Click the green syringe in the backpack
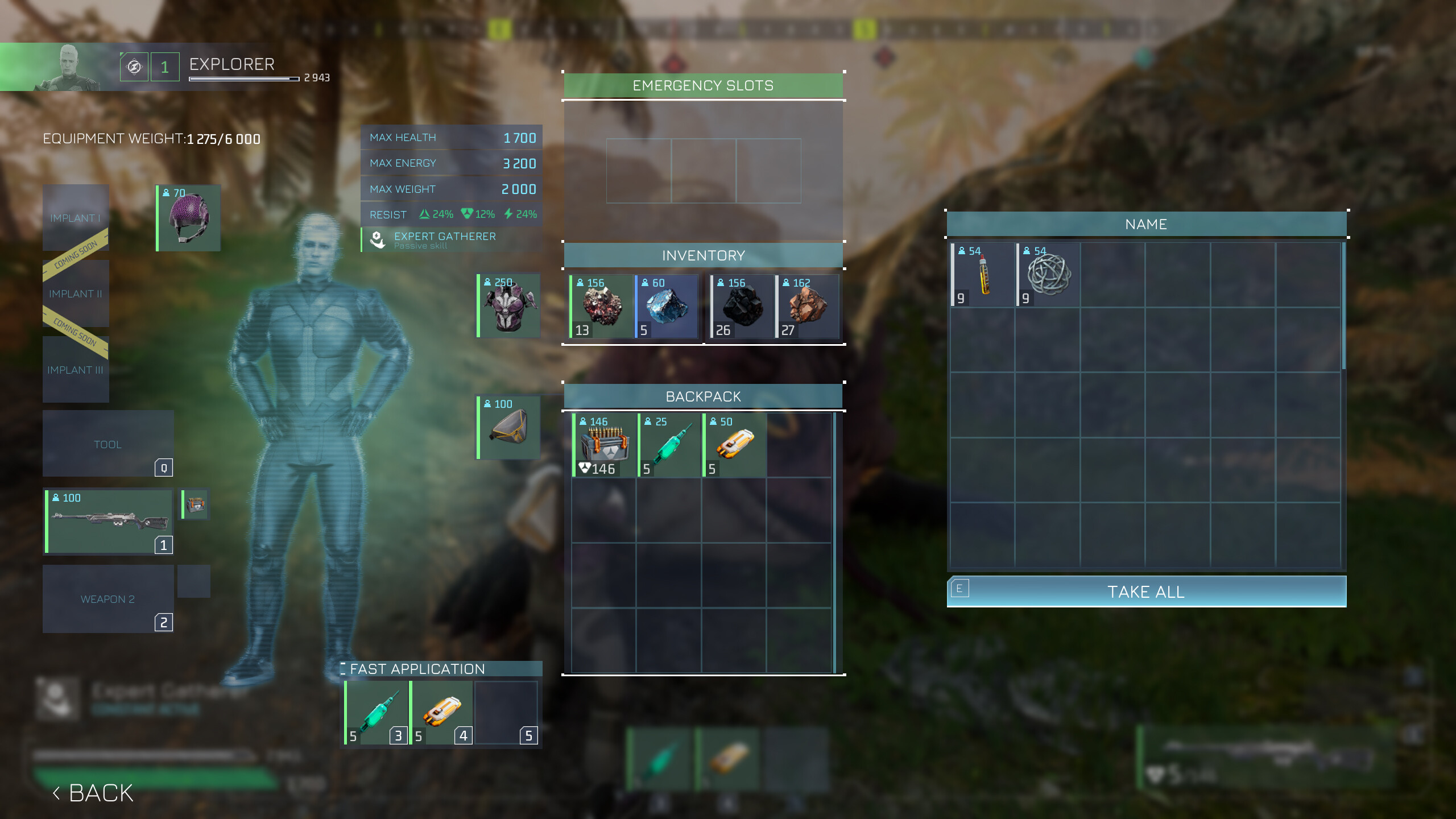Screen dimensions: 1456x819 click(669, 445)
